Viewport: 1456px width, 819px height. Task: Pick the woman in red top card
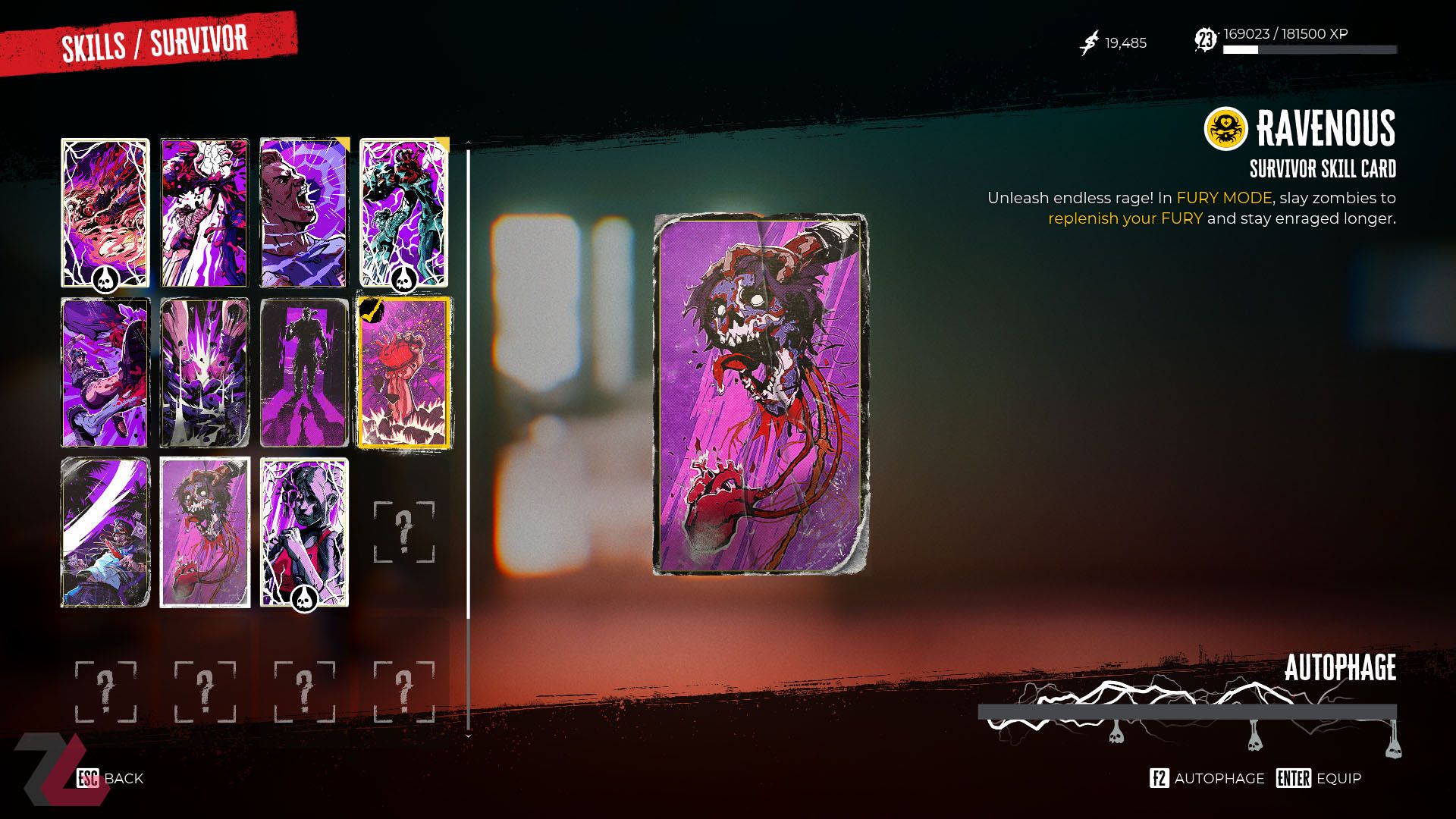(x=304, y=532)
